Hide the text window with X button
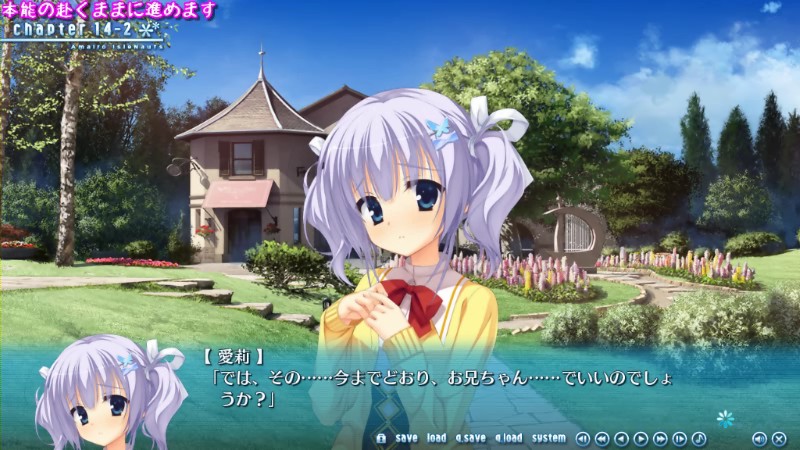 coord(778,438)
